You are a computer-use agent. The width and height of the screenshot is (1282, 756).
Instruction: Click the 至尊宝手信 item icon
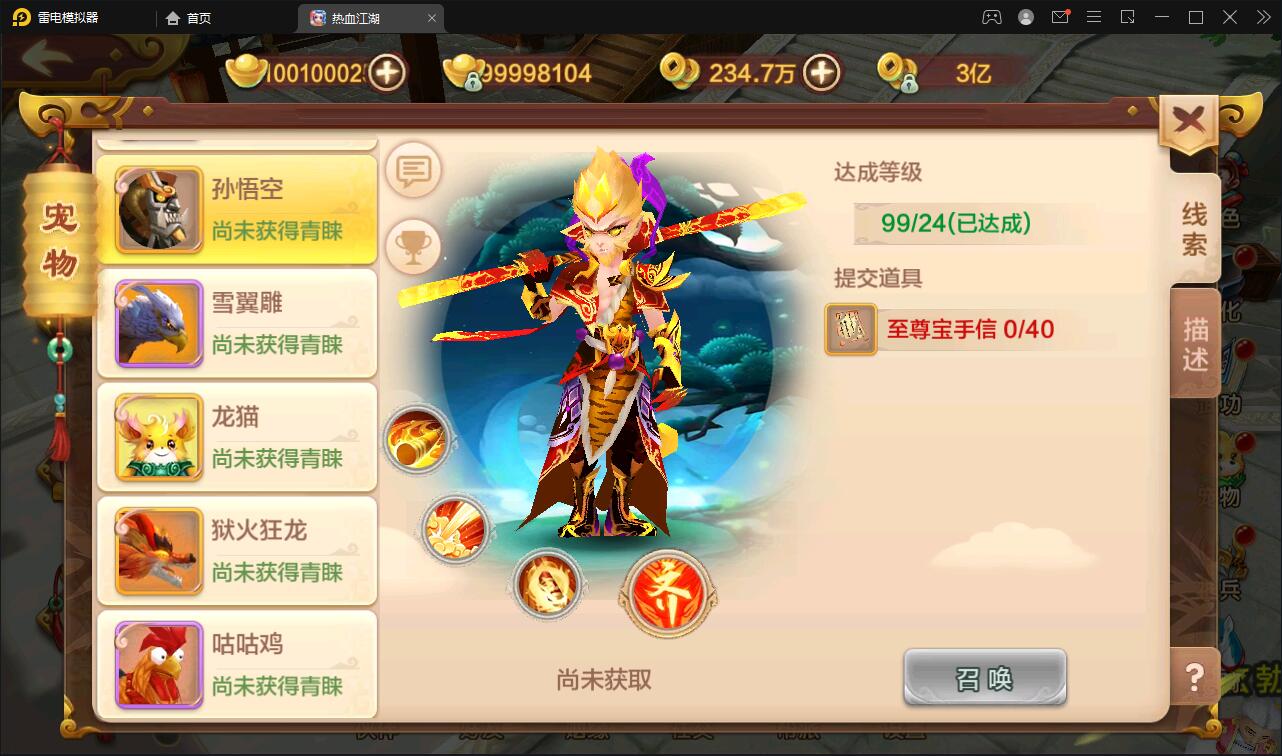pos(851,329)
